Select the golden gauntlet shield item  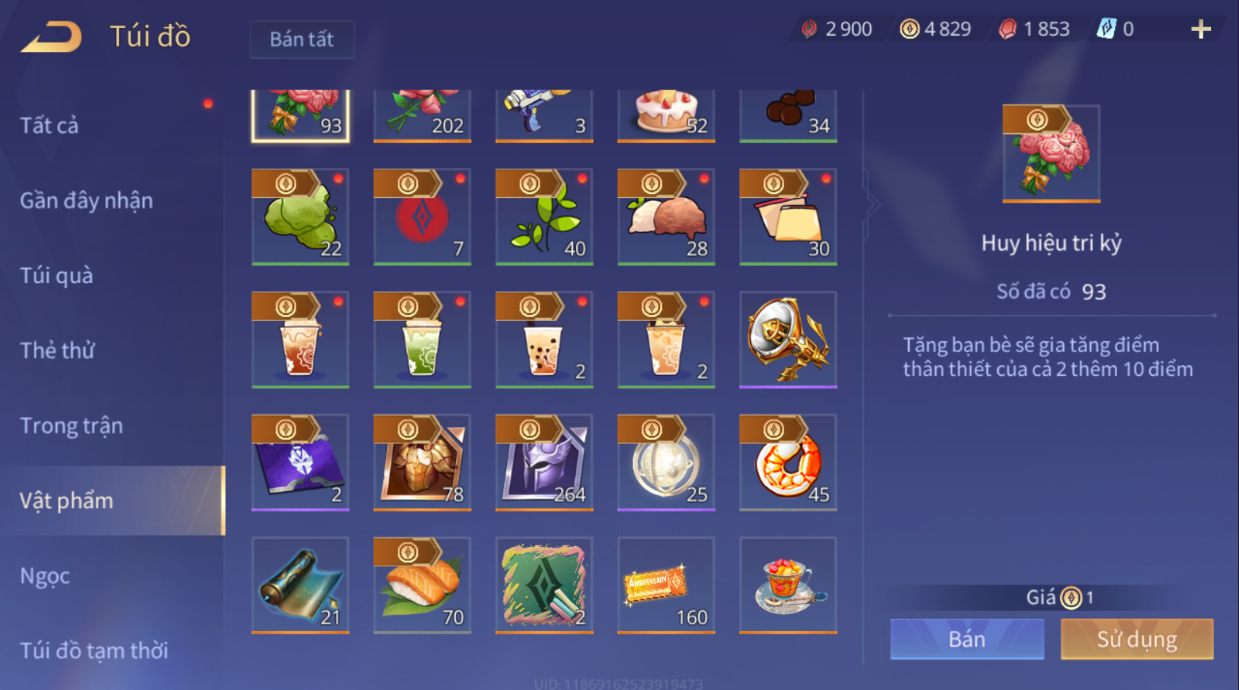tap(788, 340)
